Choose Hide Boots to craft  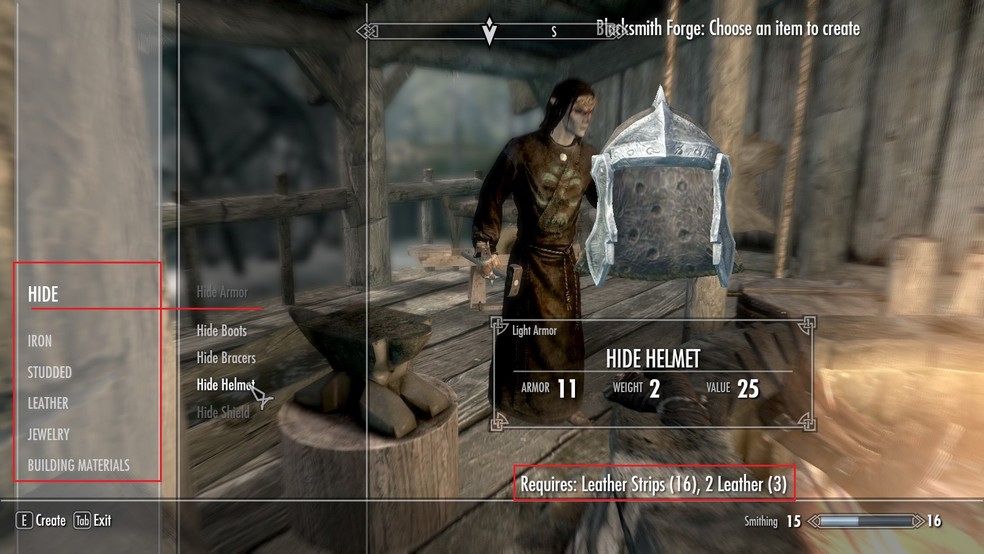pyautogui.click(x=222, y=330)
